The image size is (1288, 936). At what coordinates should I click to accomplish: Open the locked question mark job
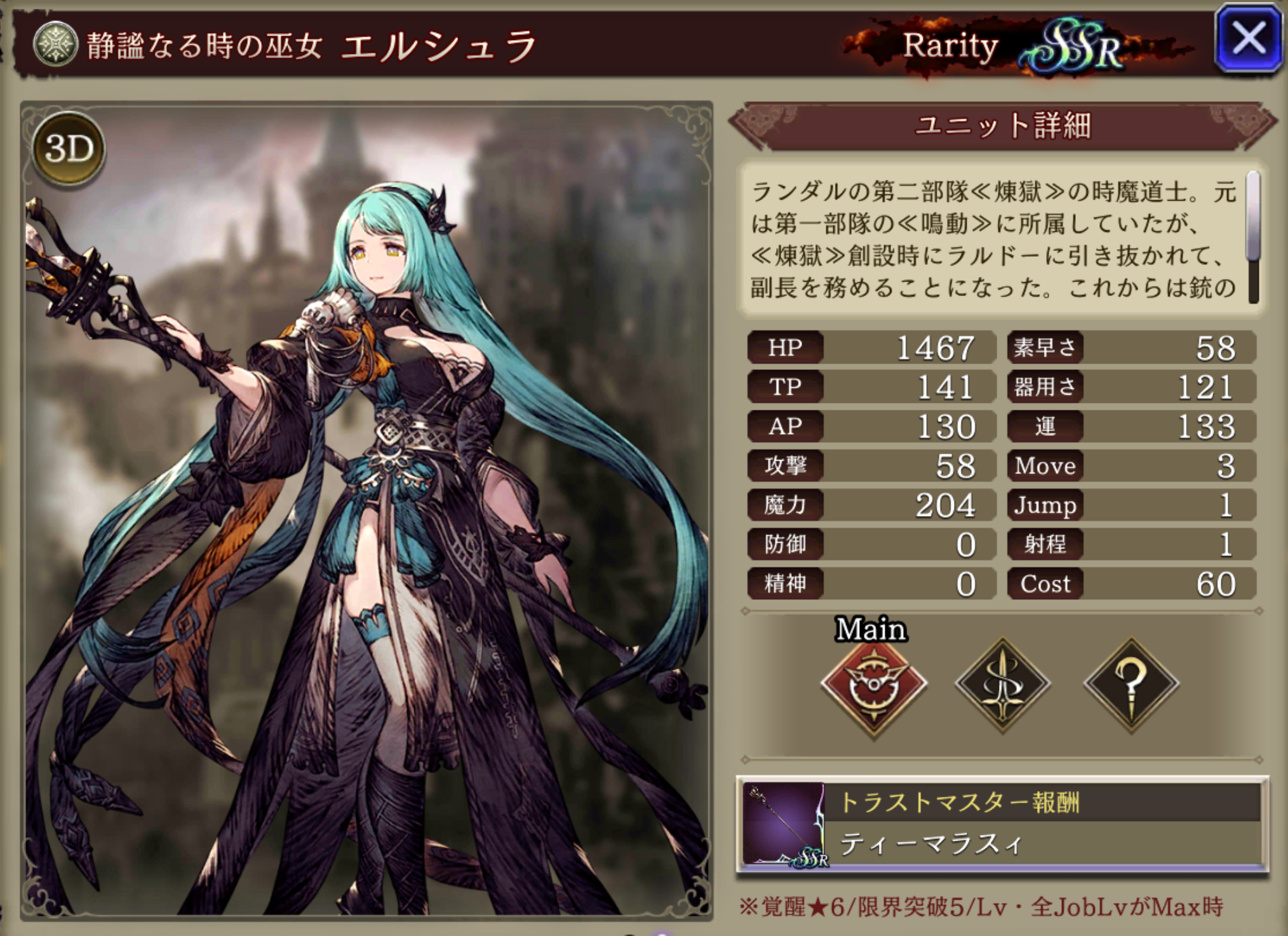pyautogui.click(x=1131, y=685)
